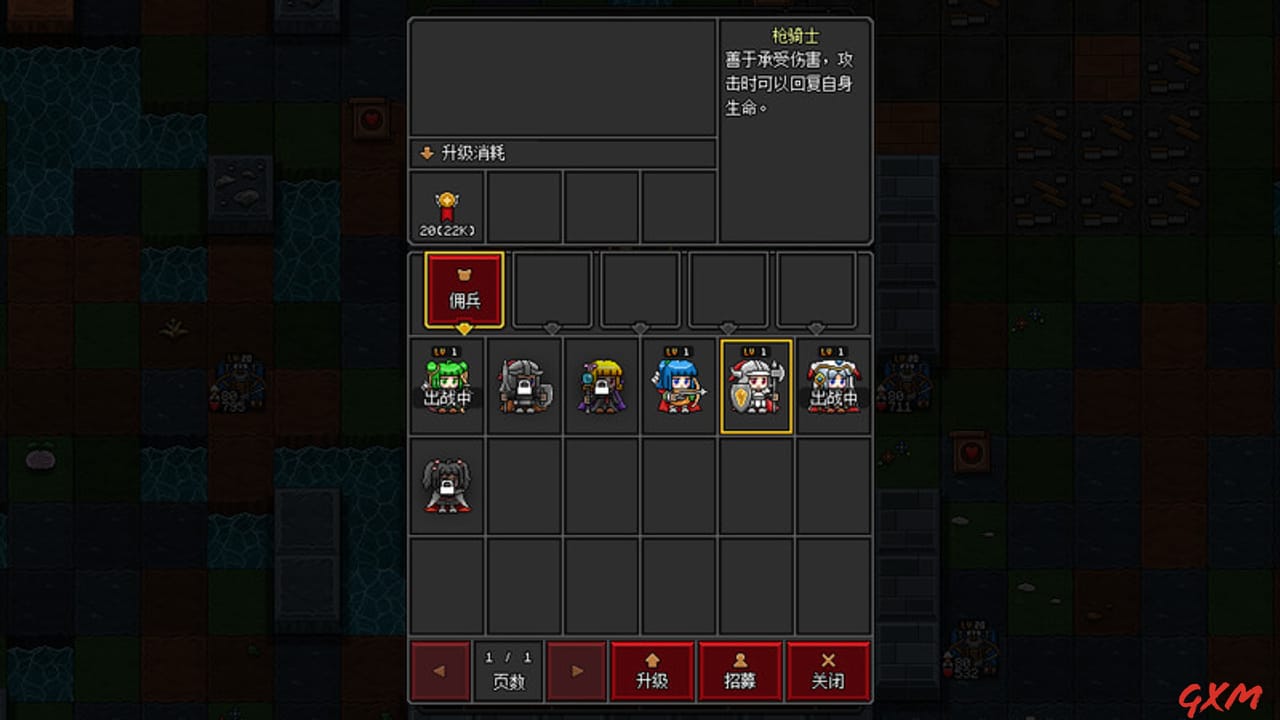Select the lance knight mercenary with yellow border

(x=756, y=385)
